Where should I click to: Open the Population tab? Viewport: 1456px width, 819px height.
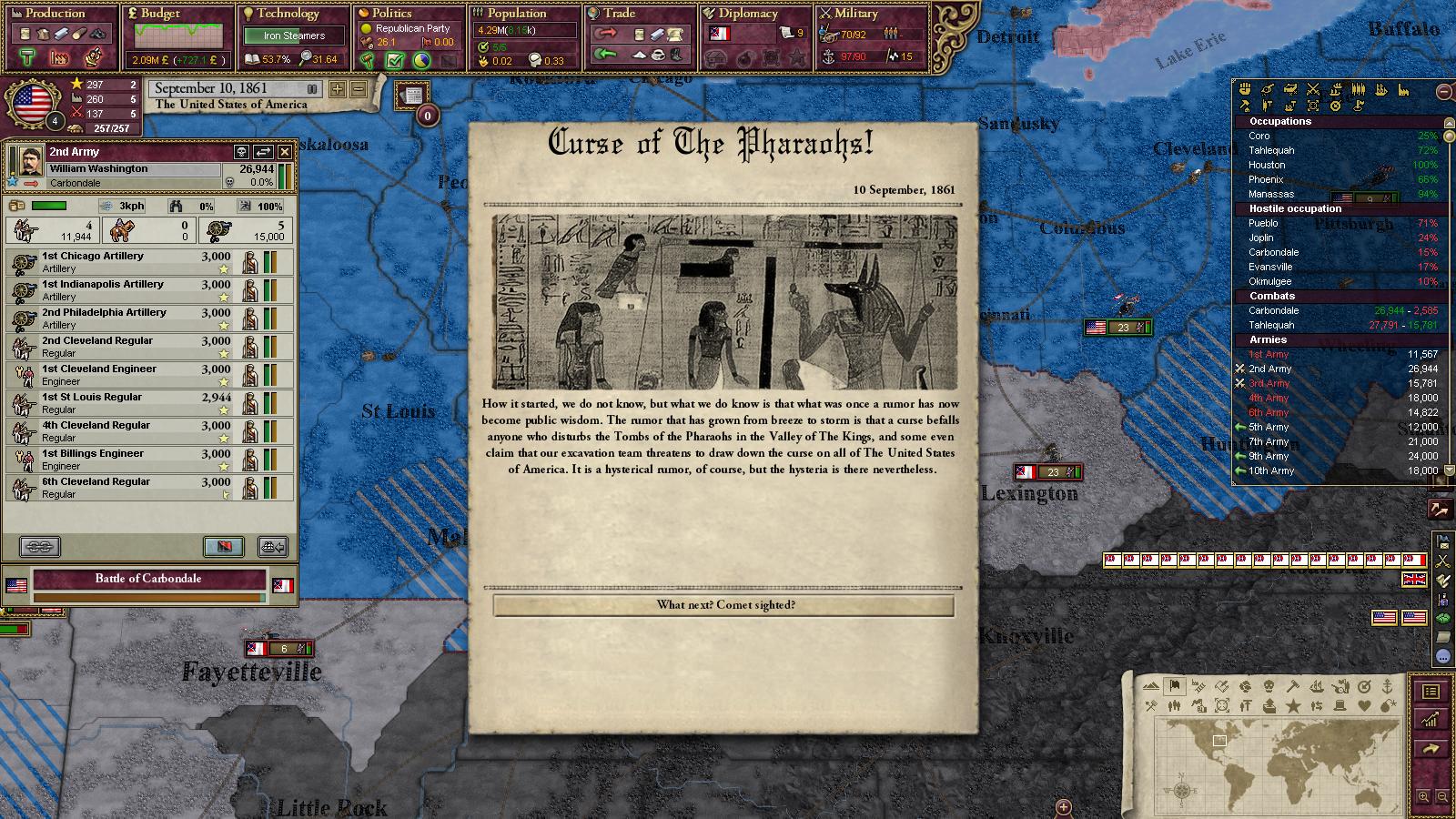click(x=516, y=14)
